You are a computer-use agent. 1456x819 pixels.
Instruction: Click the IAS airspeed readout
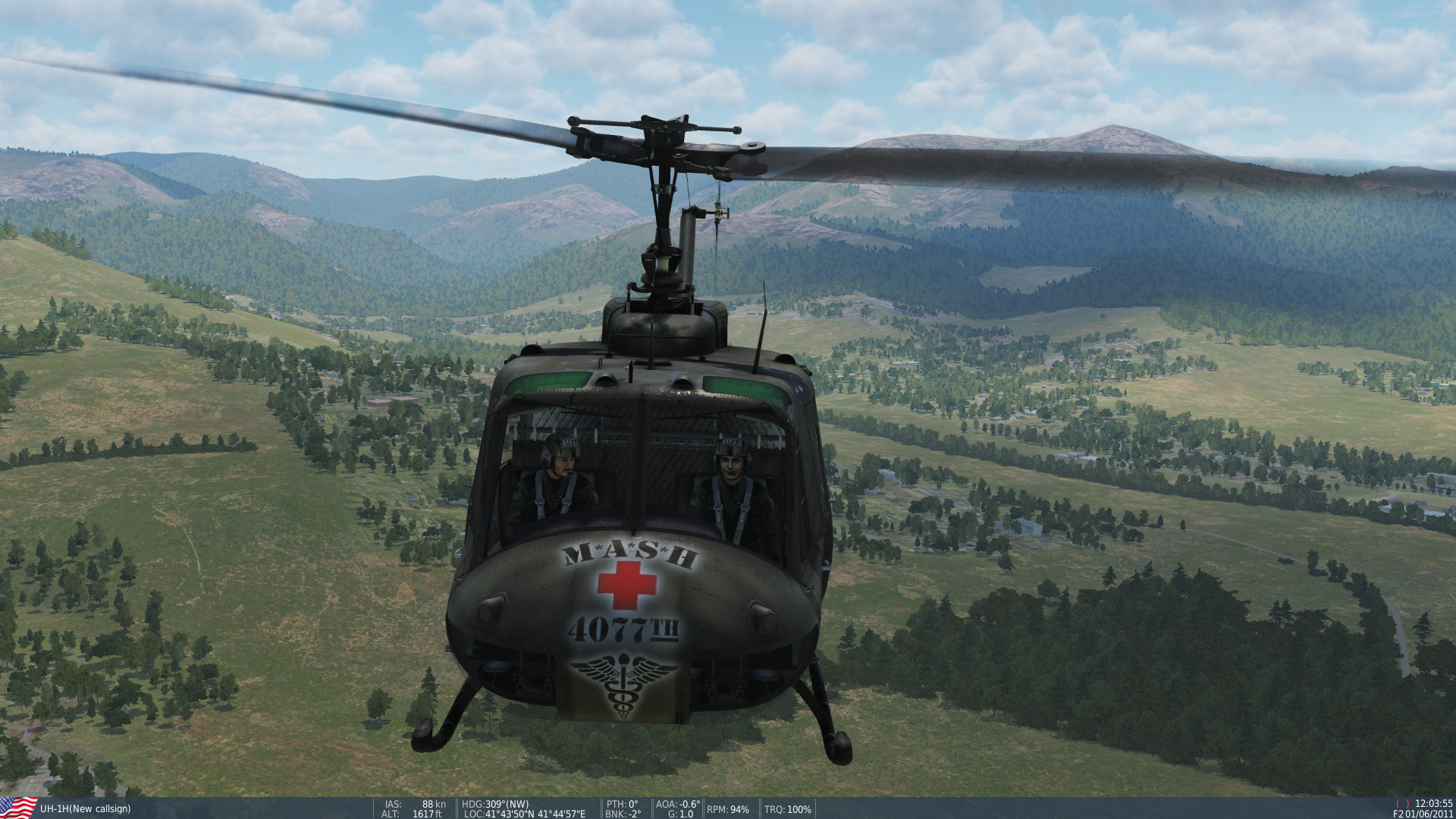click(x=413, y=803)
